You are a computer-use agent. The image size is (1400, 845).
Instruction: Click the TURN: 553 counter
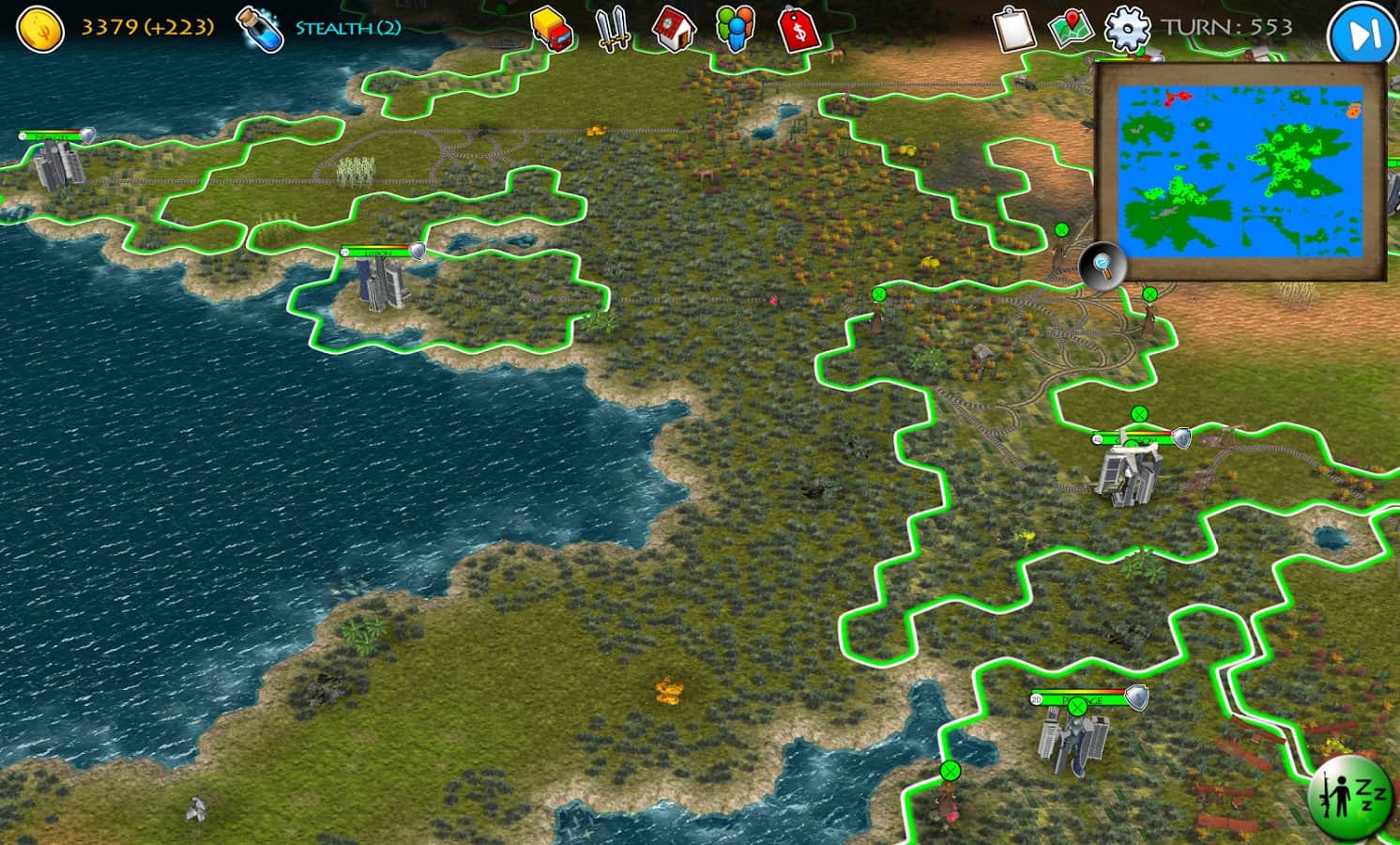[1225, 28]
